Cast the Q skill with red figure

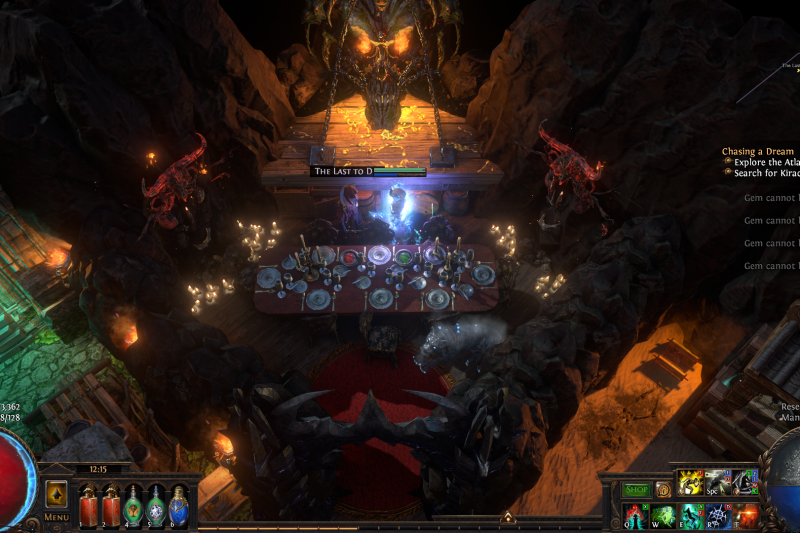(636, 516)
